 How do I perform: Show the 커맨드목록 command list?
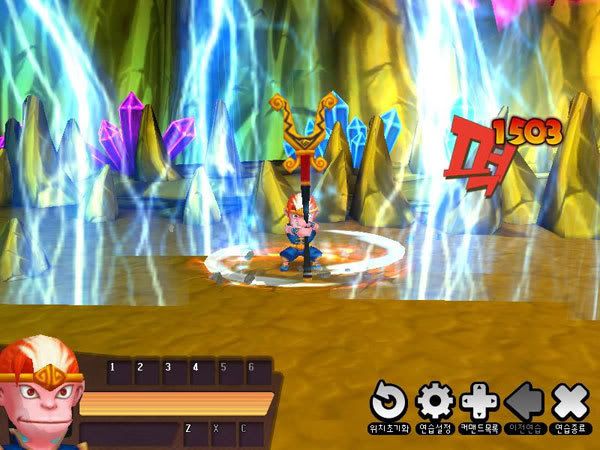(x=479, y=401)
